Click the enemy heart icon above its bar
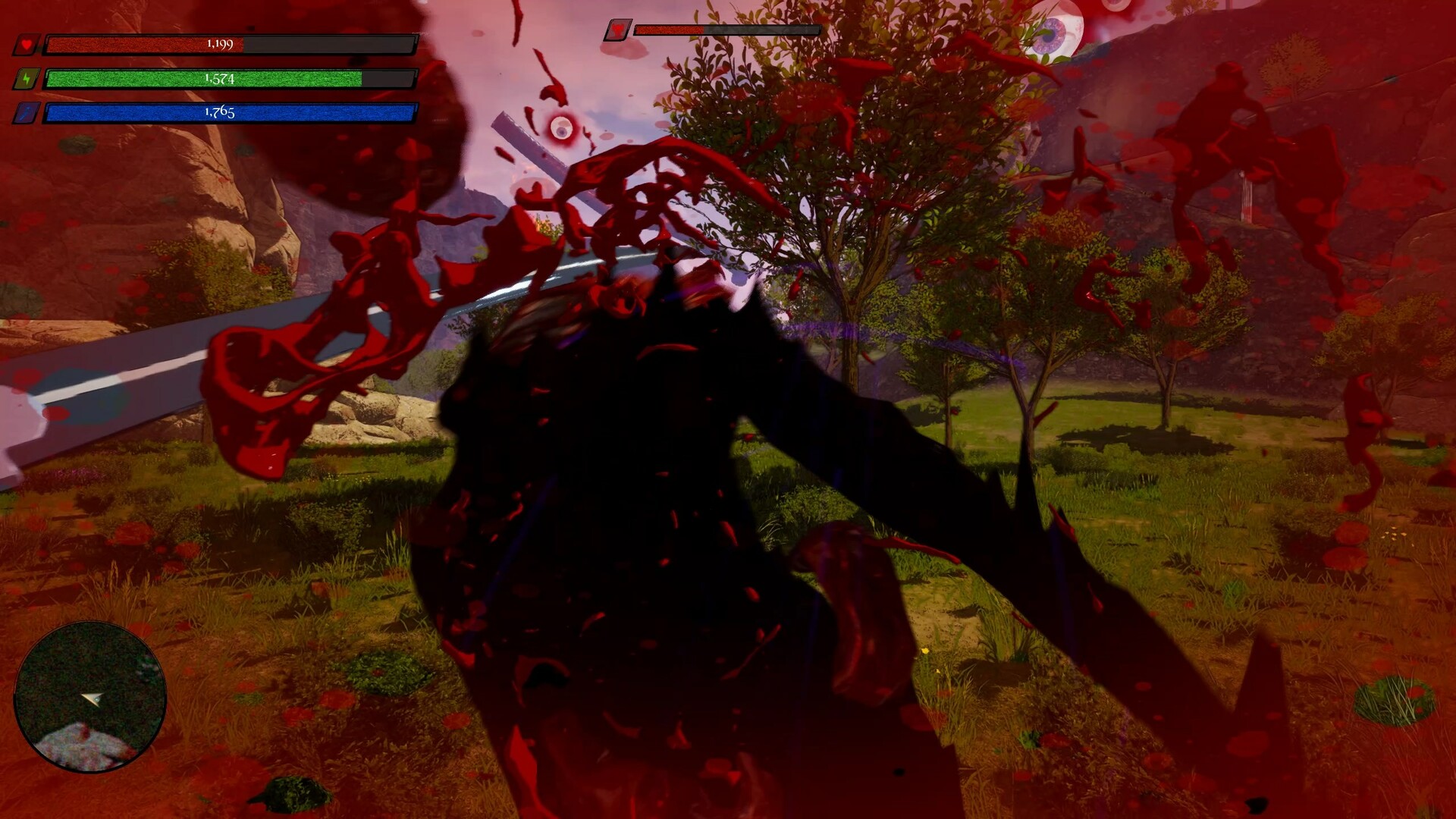Image resolution: width=1456 pixels, height=819 pixels. (x=620, y=30)
